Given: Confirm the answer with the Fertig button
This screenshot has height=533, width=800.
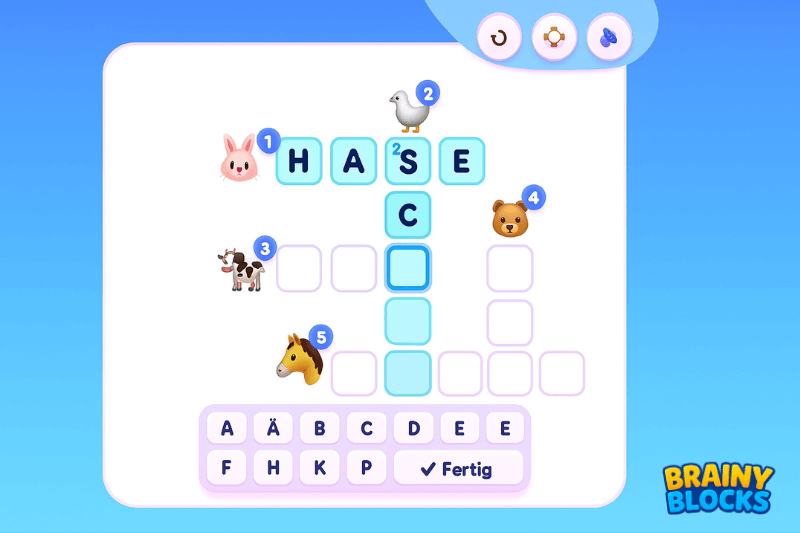Looking at the screenshot, I should pos(458,468).
